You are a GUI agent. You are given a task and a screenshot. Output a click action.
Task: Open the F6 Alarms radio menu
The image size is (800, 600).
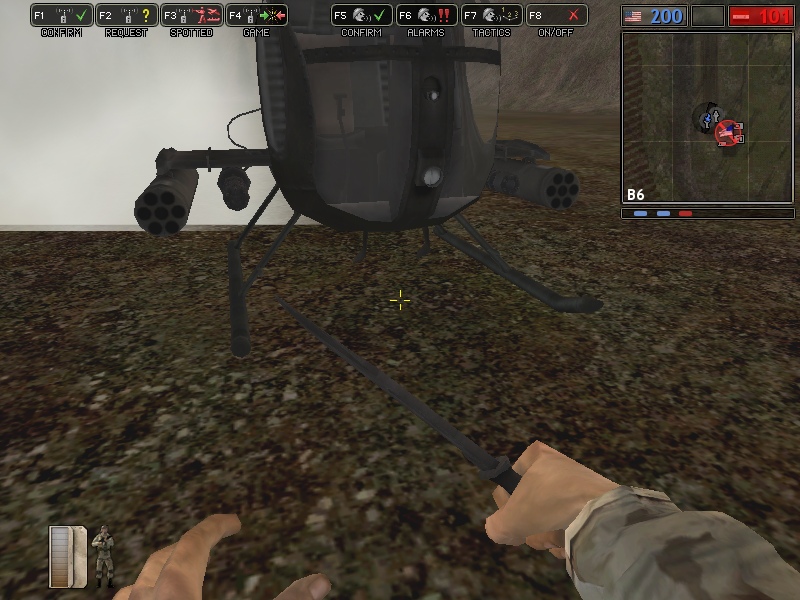coord(427,16)
